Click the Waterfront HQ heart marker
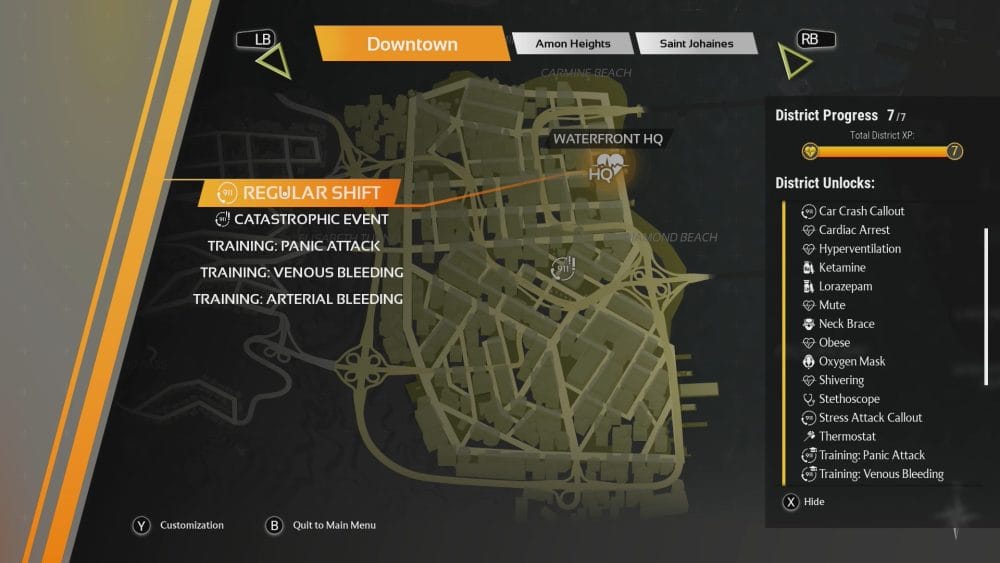The width and height of the screenshot is (1000, 563). [606, 168]
